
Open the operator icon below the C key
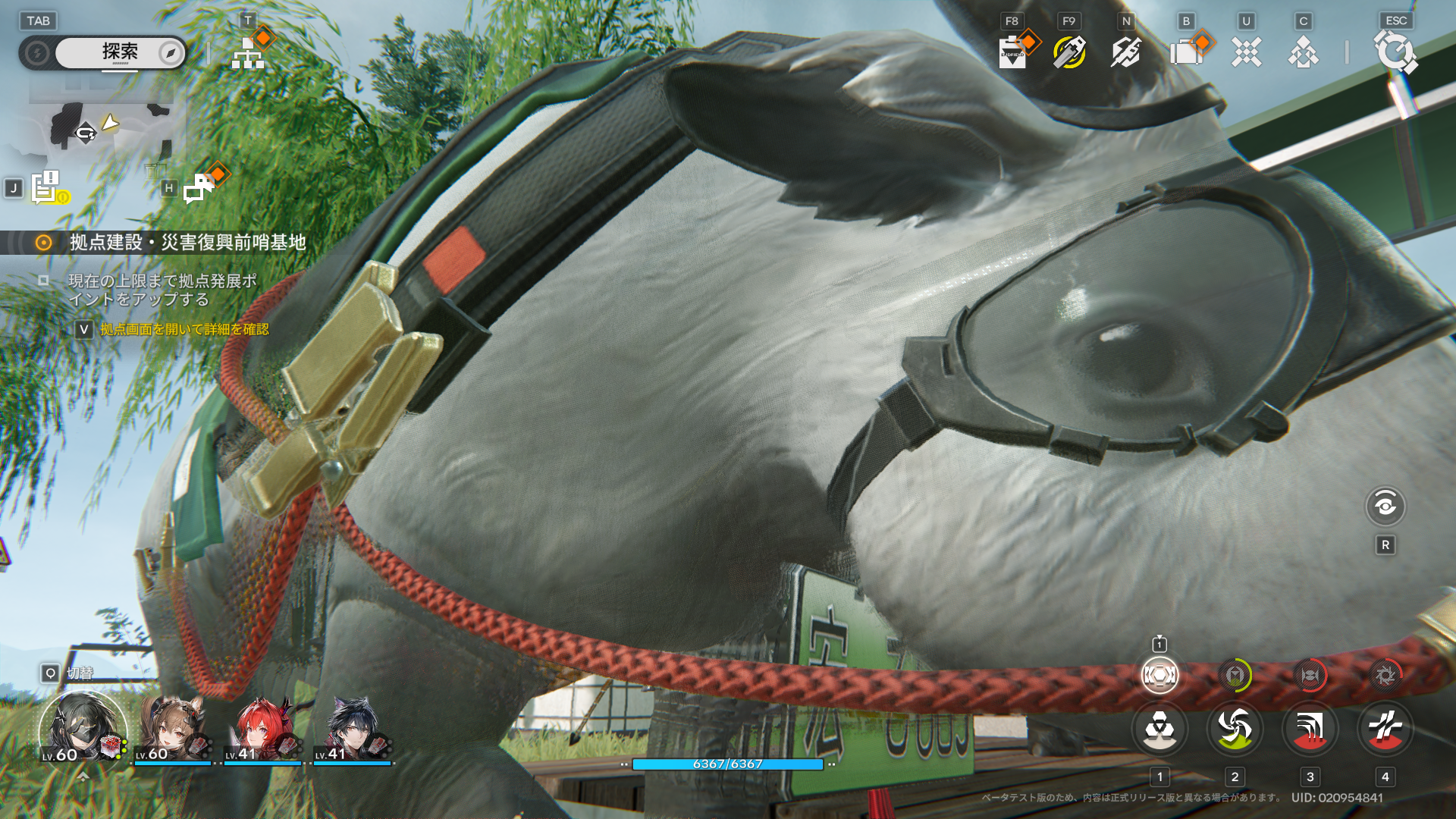[1303, 53]
